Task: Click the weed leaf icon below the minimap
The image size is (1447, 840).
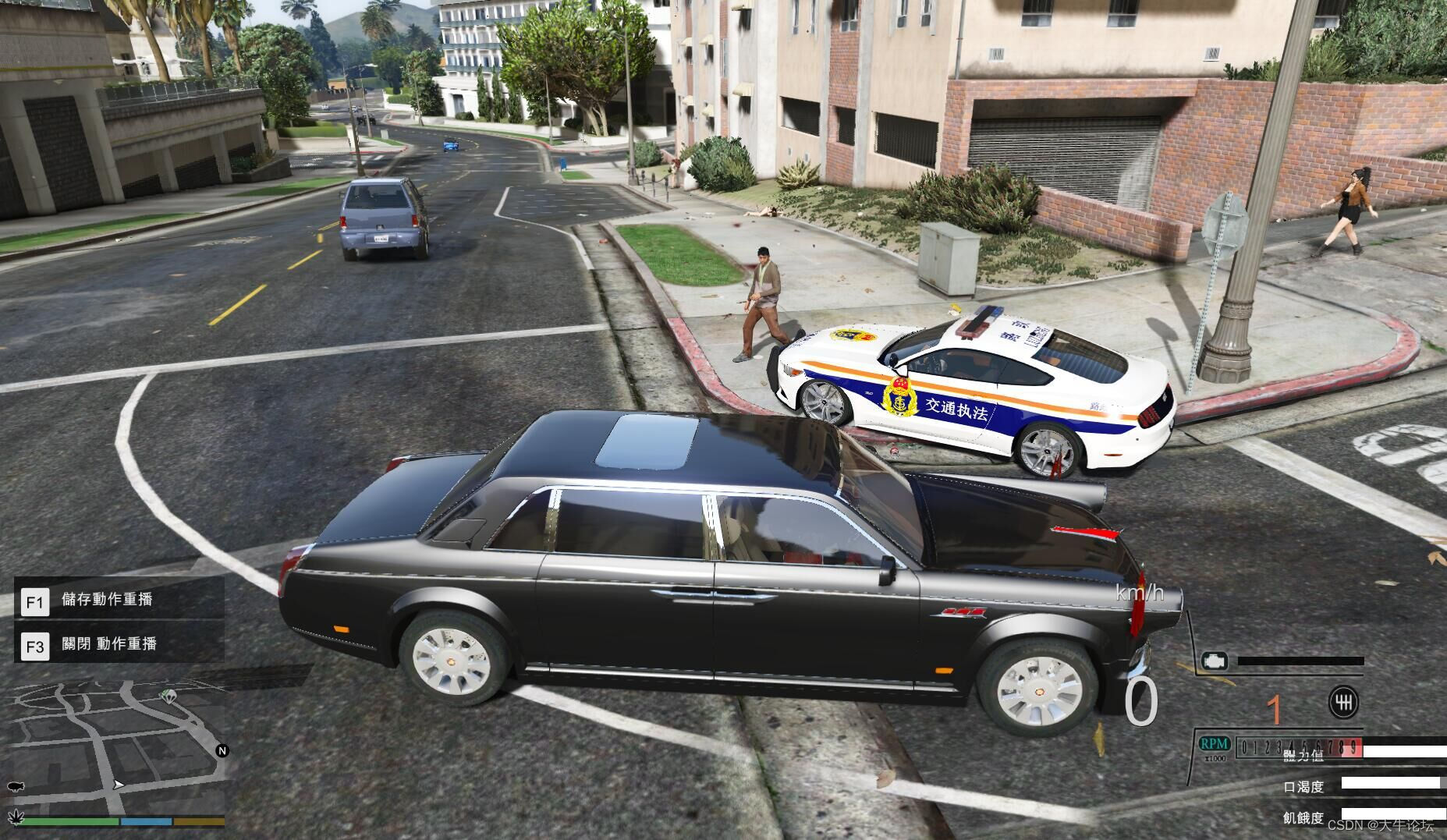Action: tap(16, 817)
